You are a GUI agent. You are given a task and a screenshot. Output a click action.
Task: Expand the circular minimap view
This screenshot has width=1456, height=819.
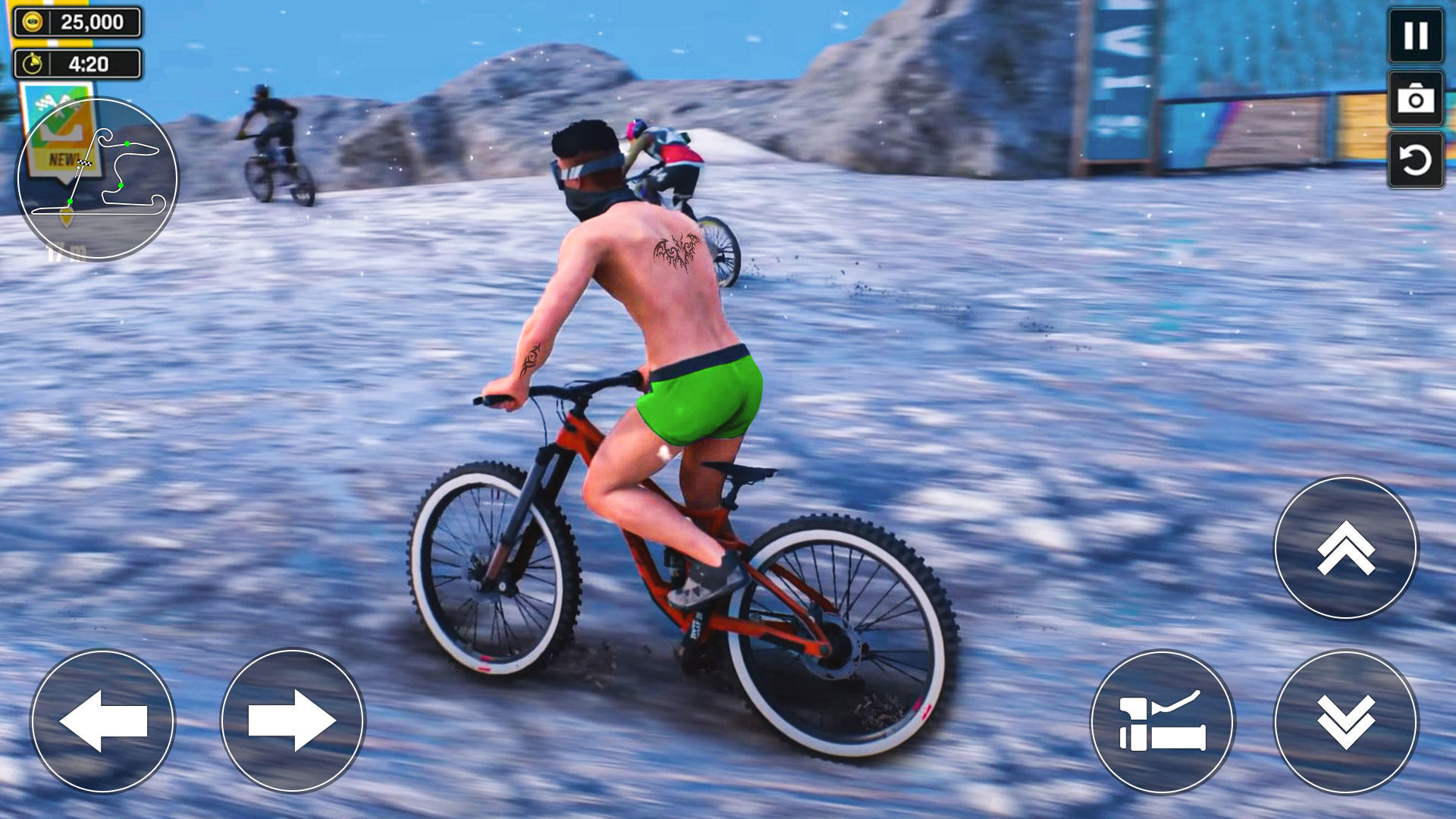click(x=96, y=176)
